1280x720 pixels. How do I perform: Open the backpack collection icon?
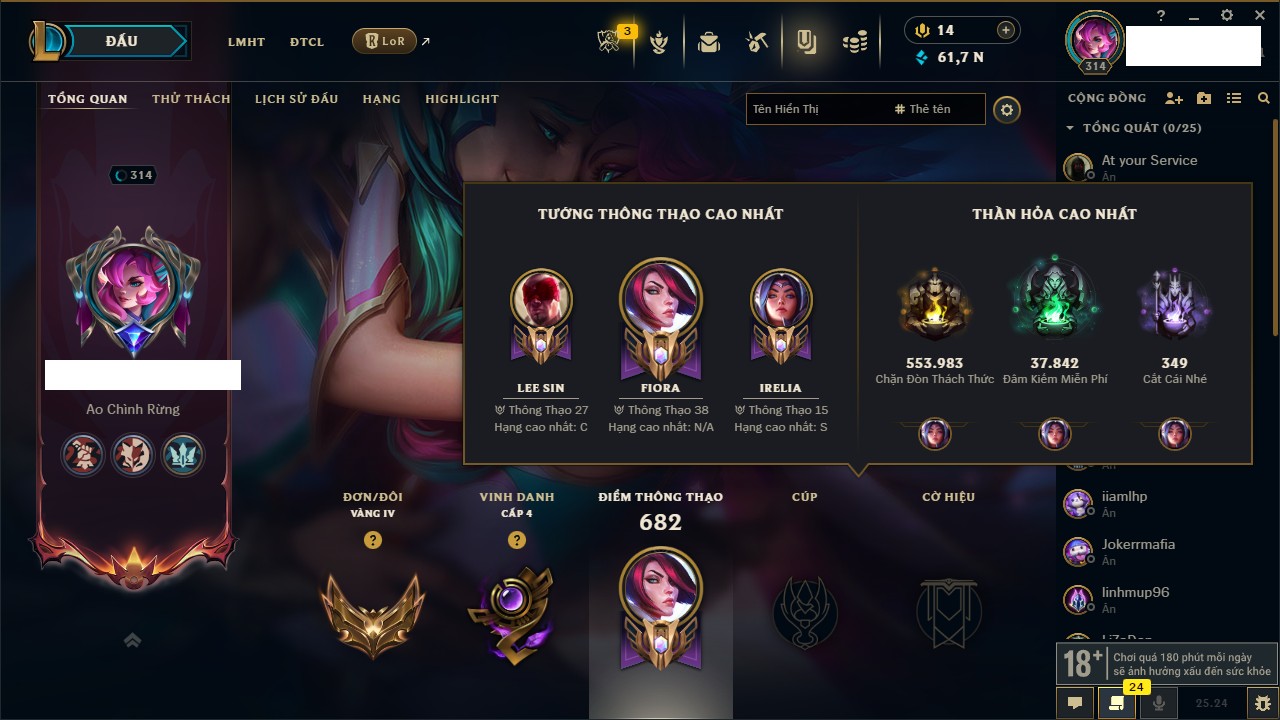709,42
